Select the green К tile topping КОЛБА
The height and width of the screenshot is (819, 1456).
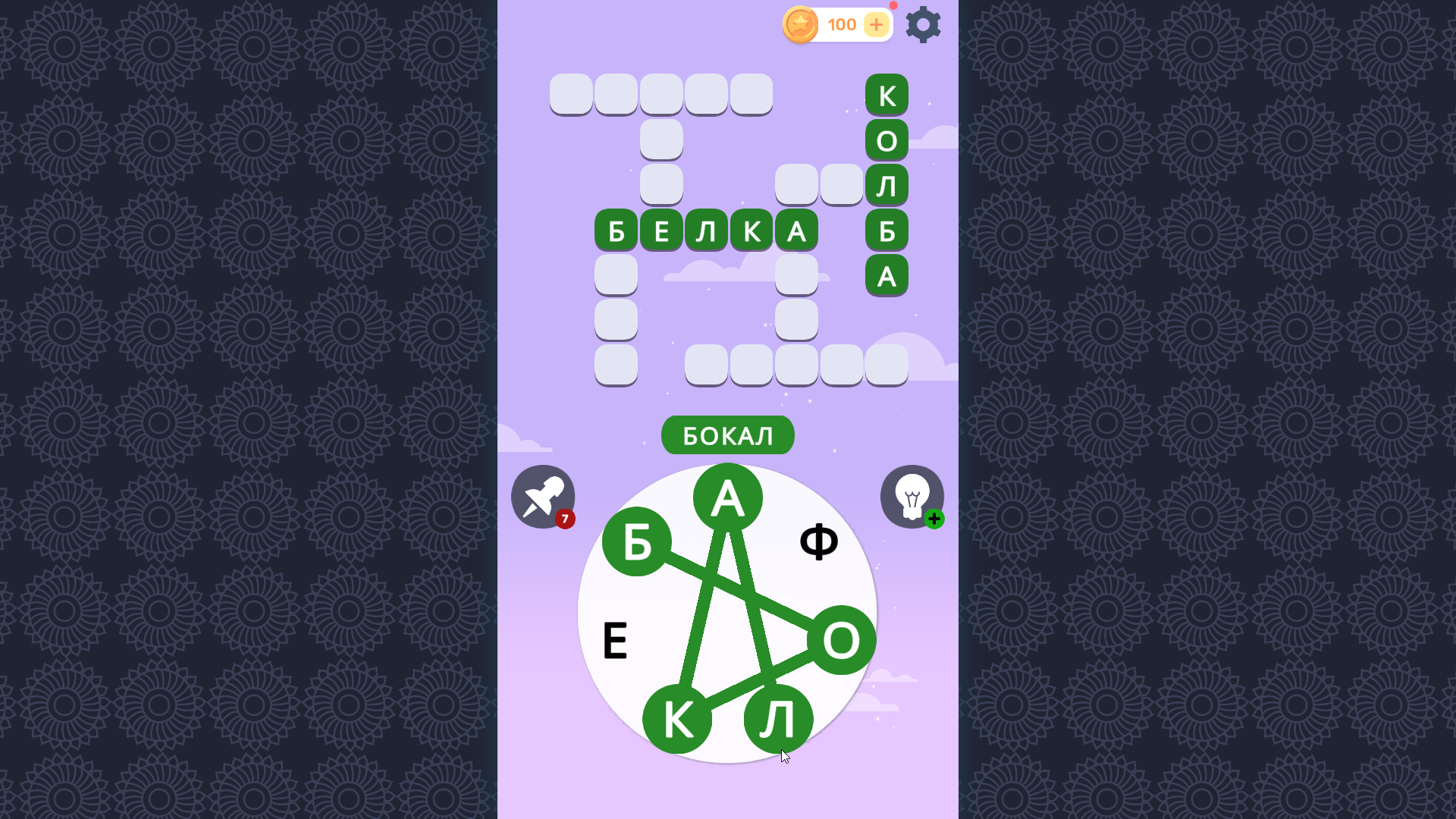[x=887, y=94]
